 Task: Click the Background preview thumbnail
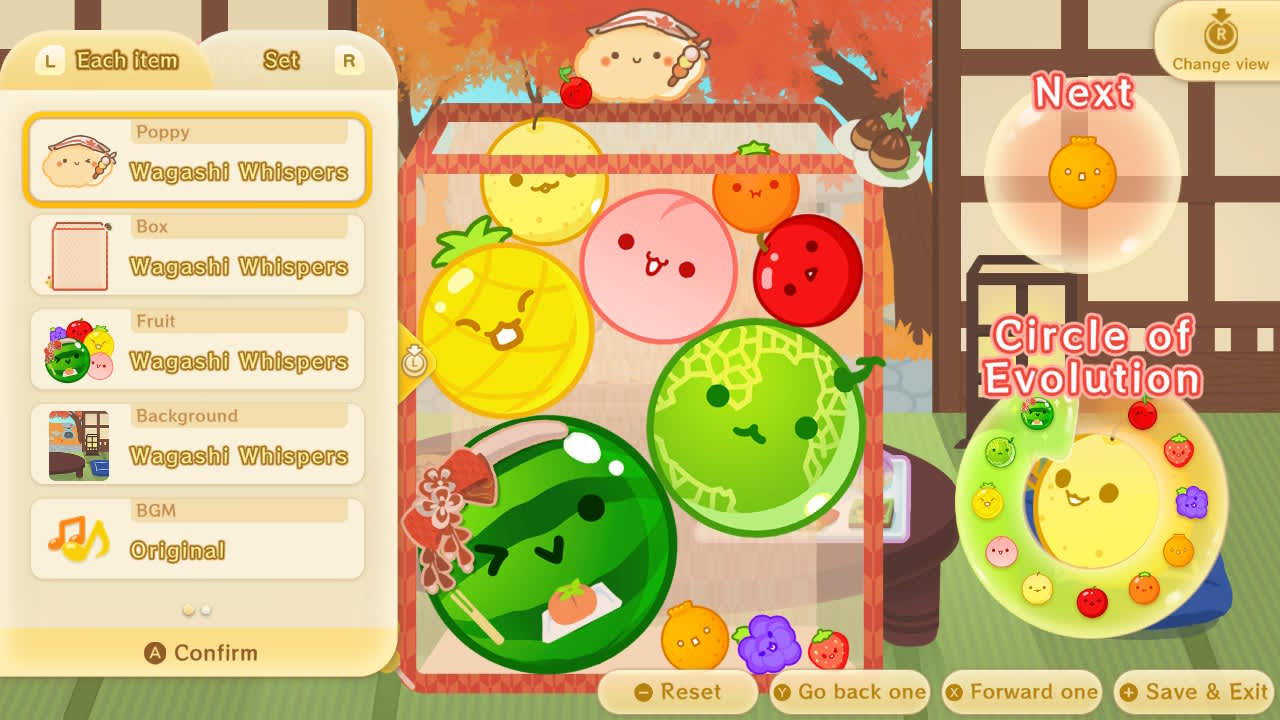coord(78,443)
